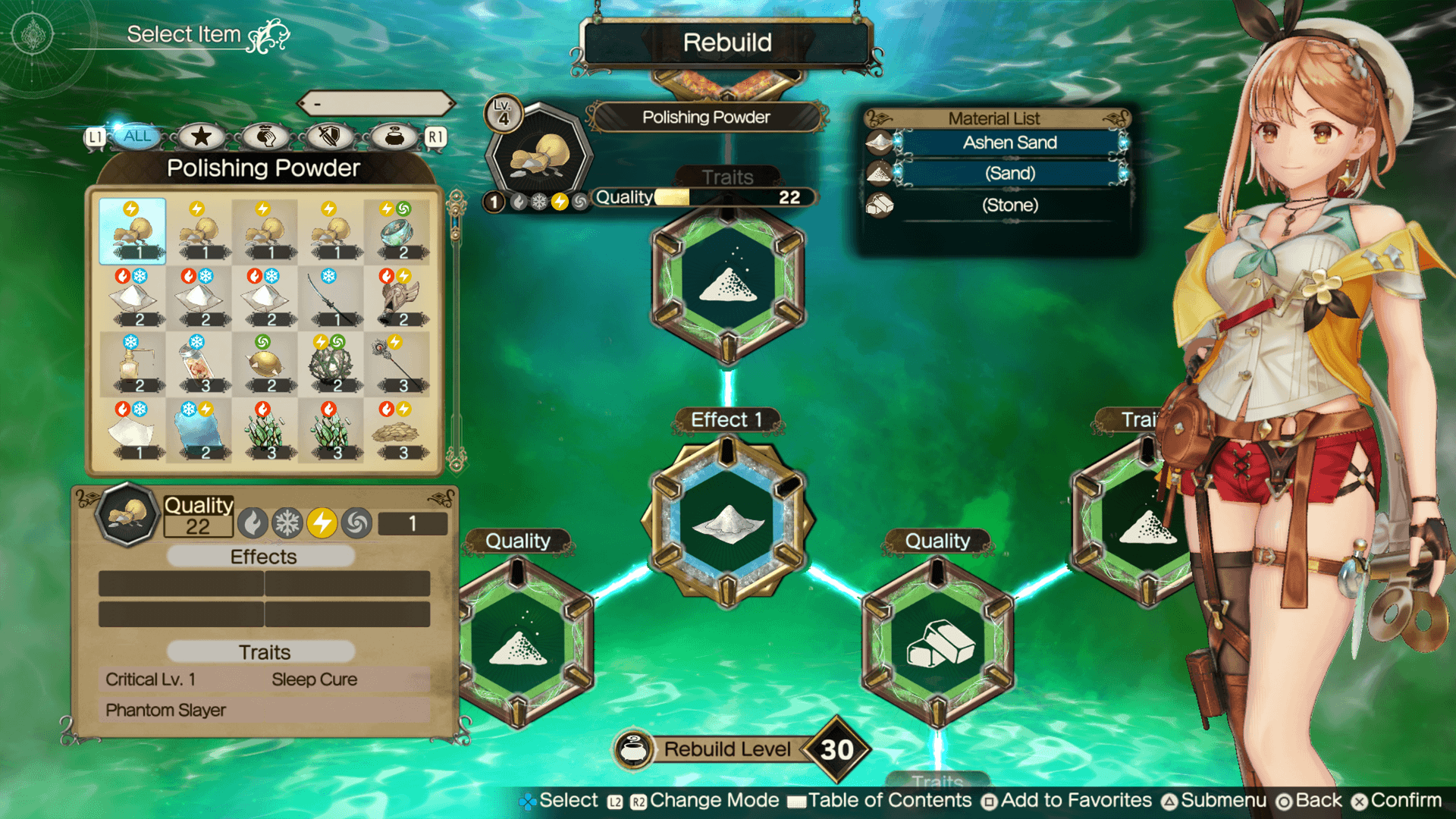Choose the (Stone) material entry

coord(1009,205)
